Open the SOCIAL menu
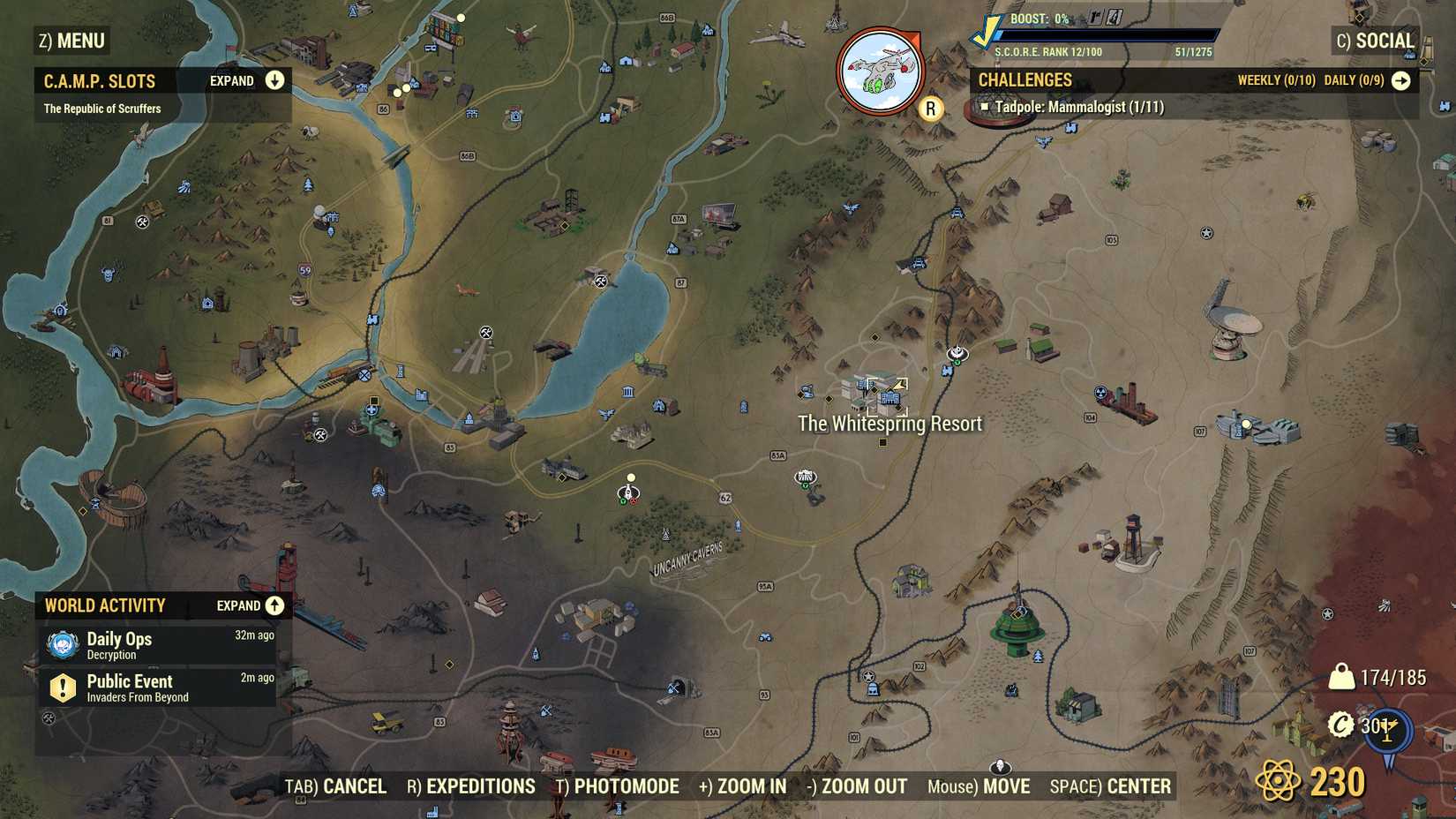This screenshot has width=1456, height=819. [1386, 40]
